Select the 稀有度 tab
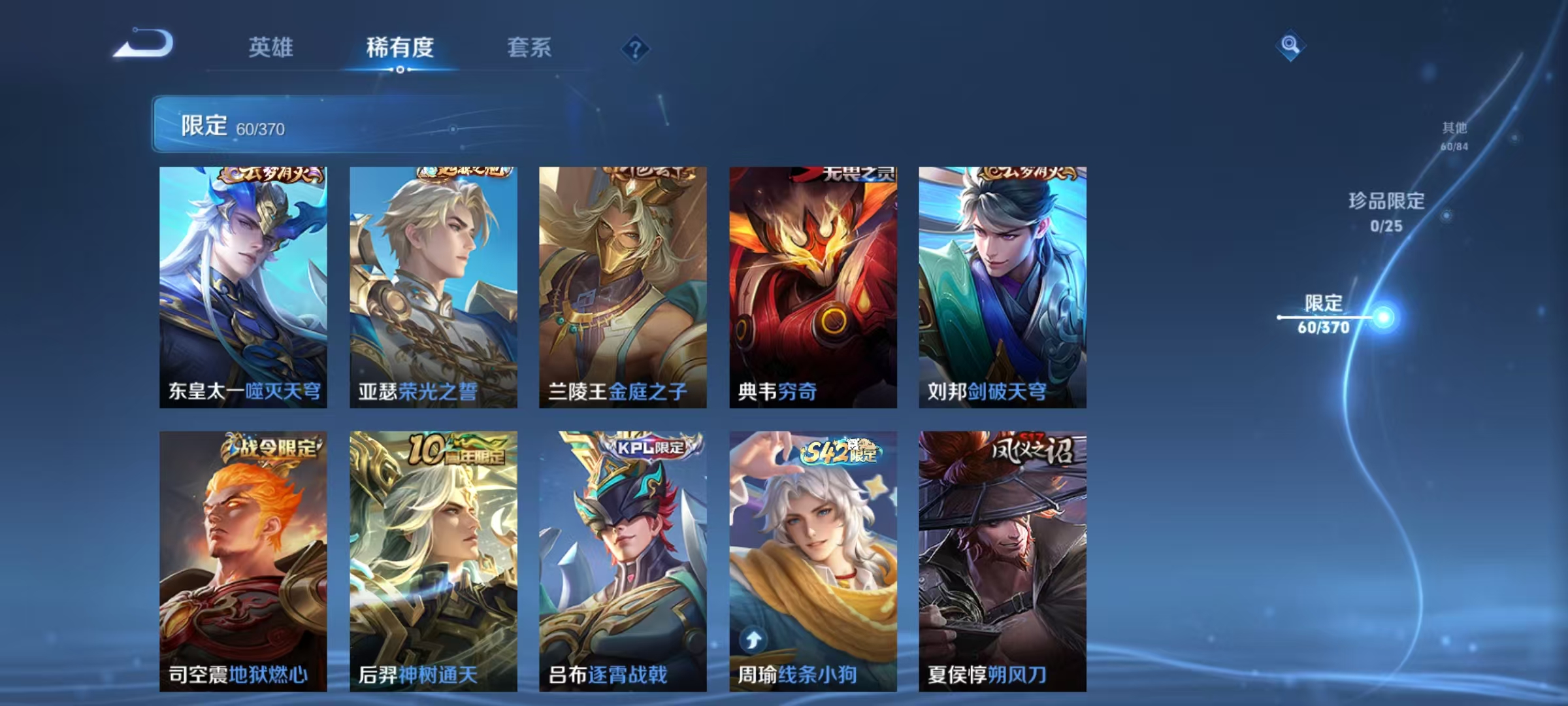The width and height of the screenshot is (1568, 706). [x=401, y=47]
